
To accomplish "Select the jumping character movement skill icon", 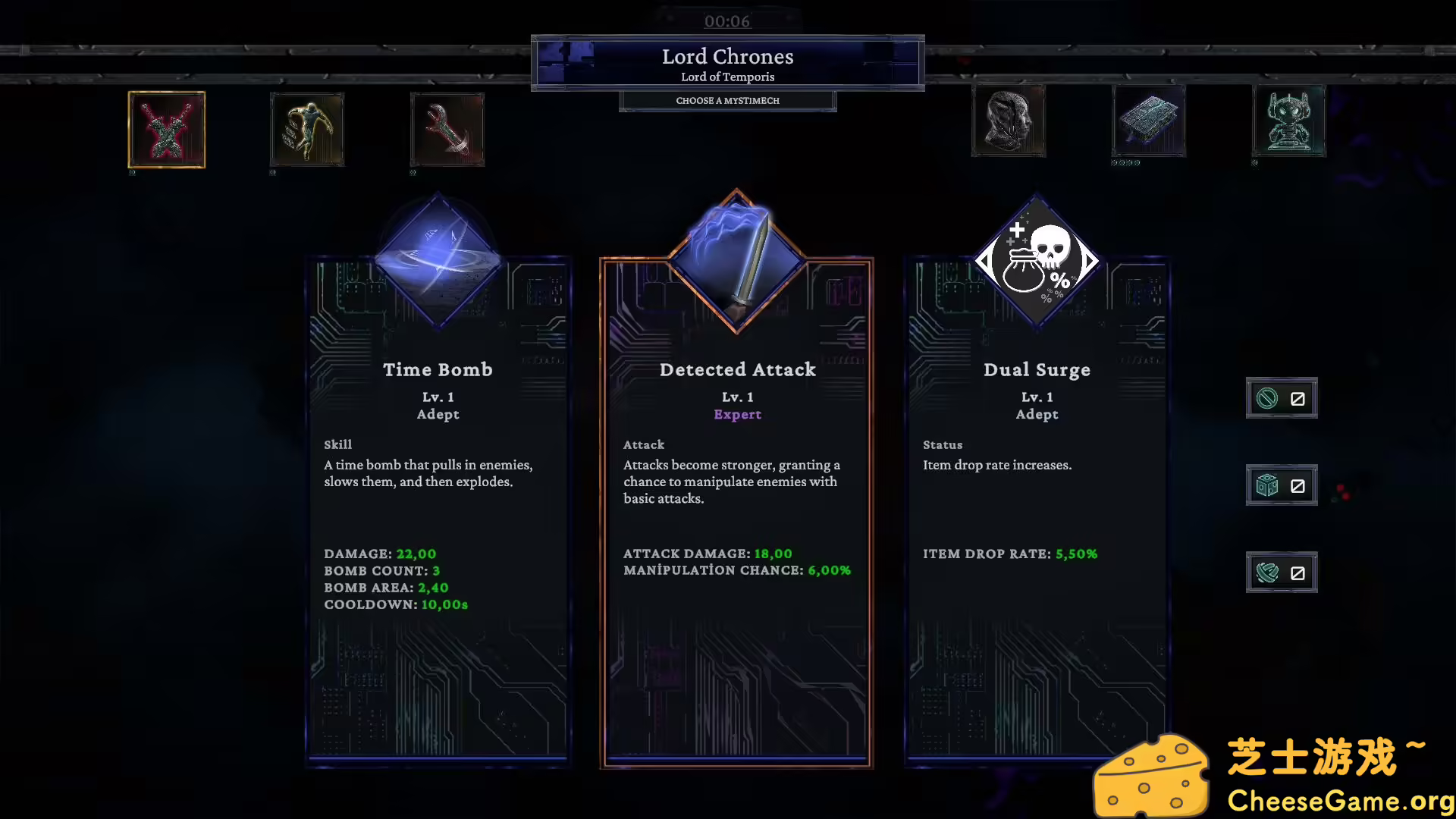I will [x=306, y=130].
